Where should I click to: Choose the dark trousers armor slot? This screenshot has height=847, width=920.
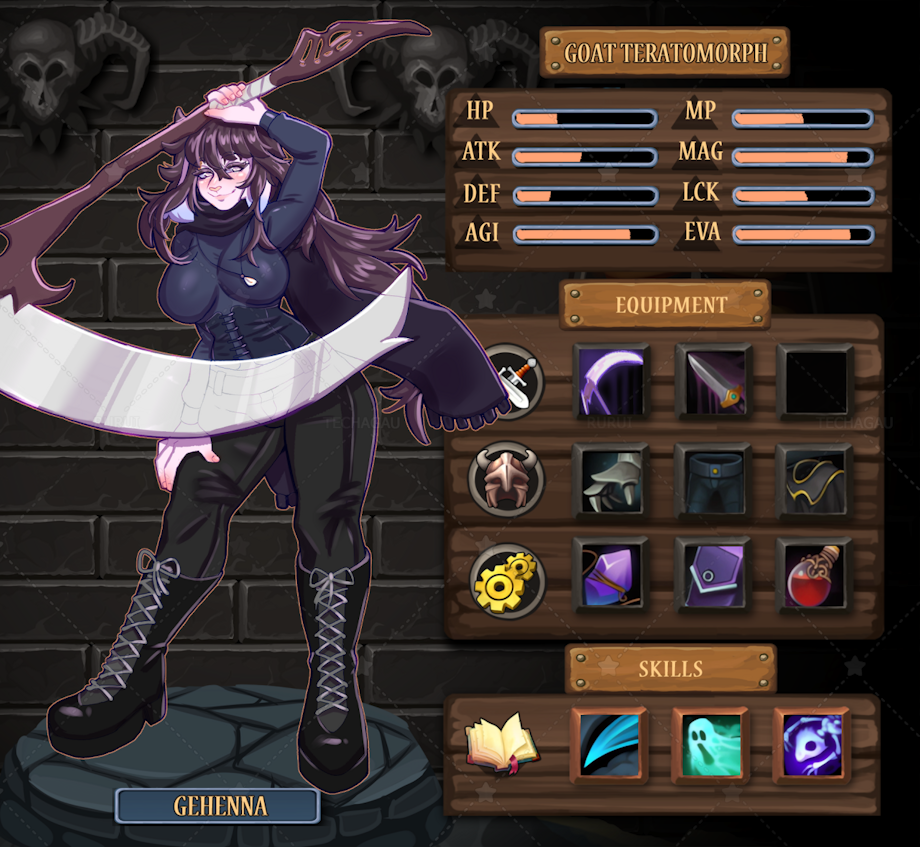point(714,481)
